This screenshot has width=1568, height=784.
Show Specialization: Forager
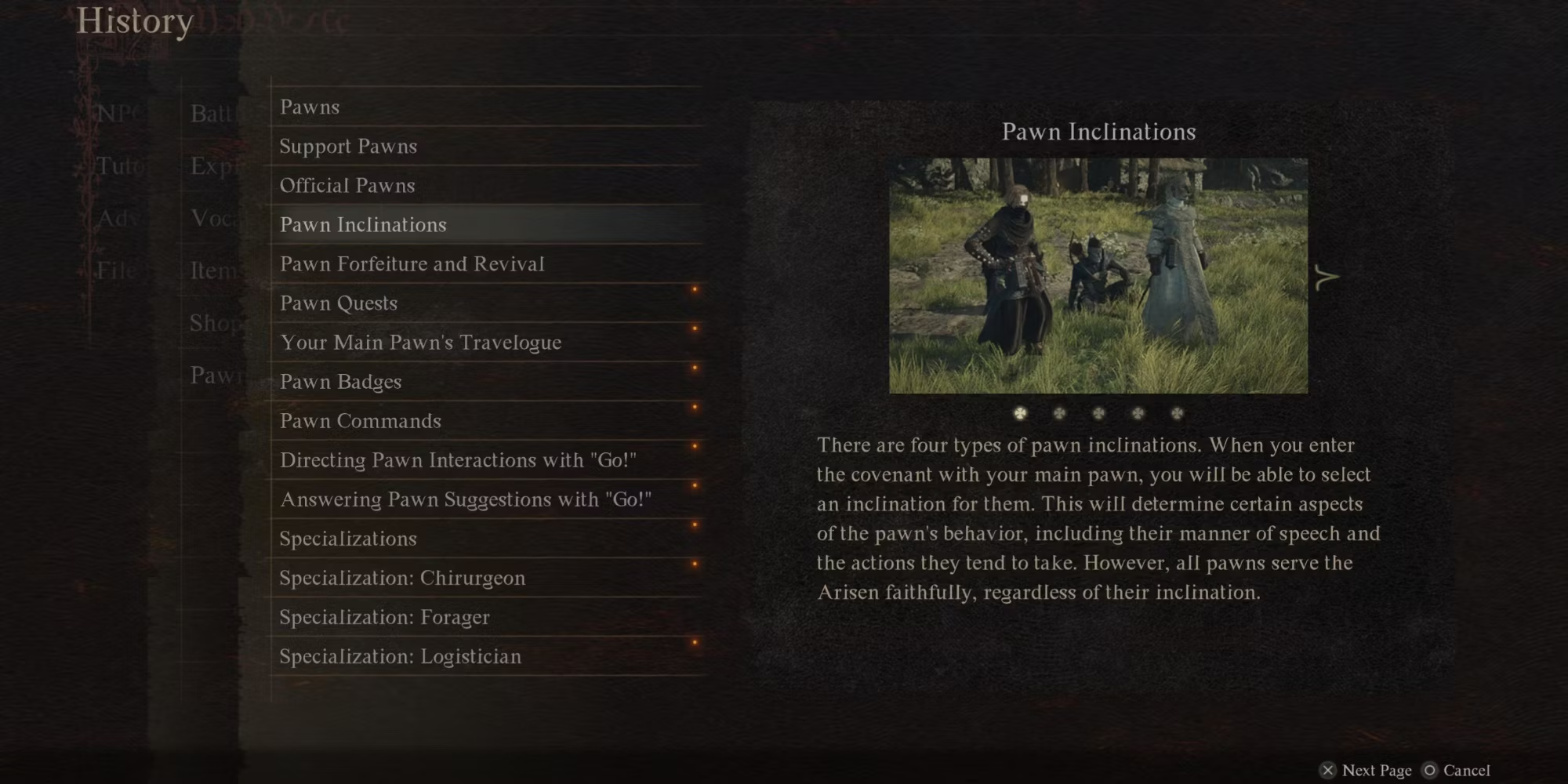(384, 617)
